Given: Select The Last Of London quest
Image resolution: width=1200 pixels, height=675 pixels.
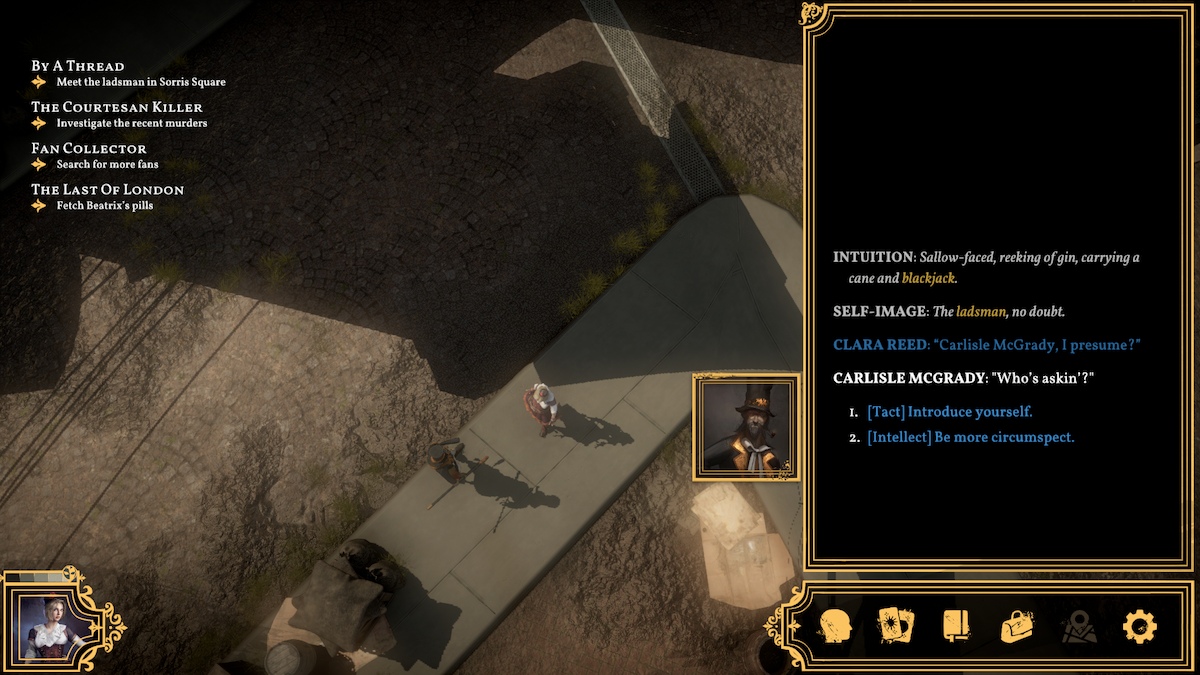Looking at the screenshot, I should (107, 189).
